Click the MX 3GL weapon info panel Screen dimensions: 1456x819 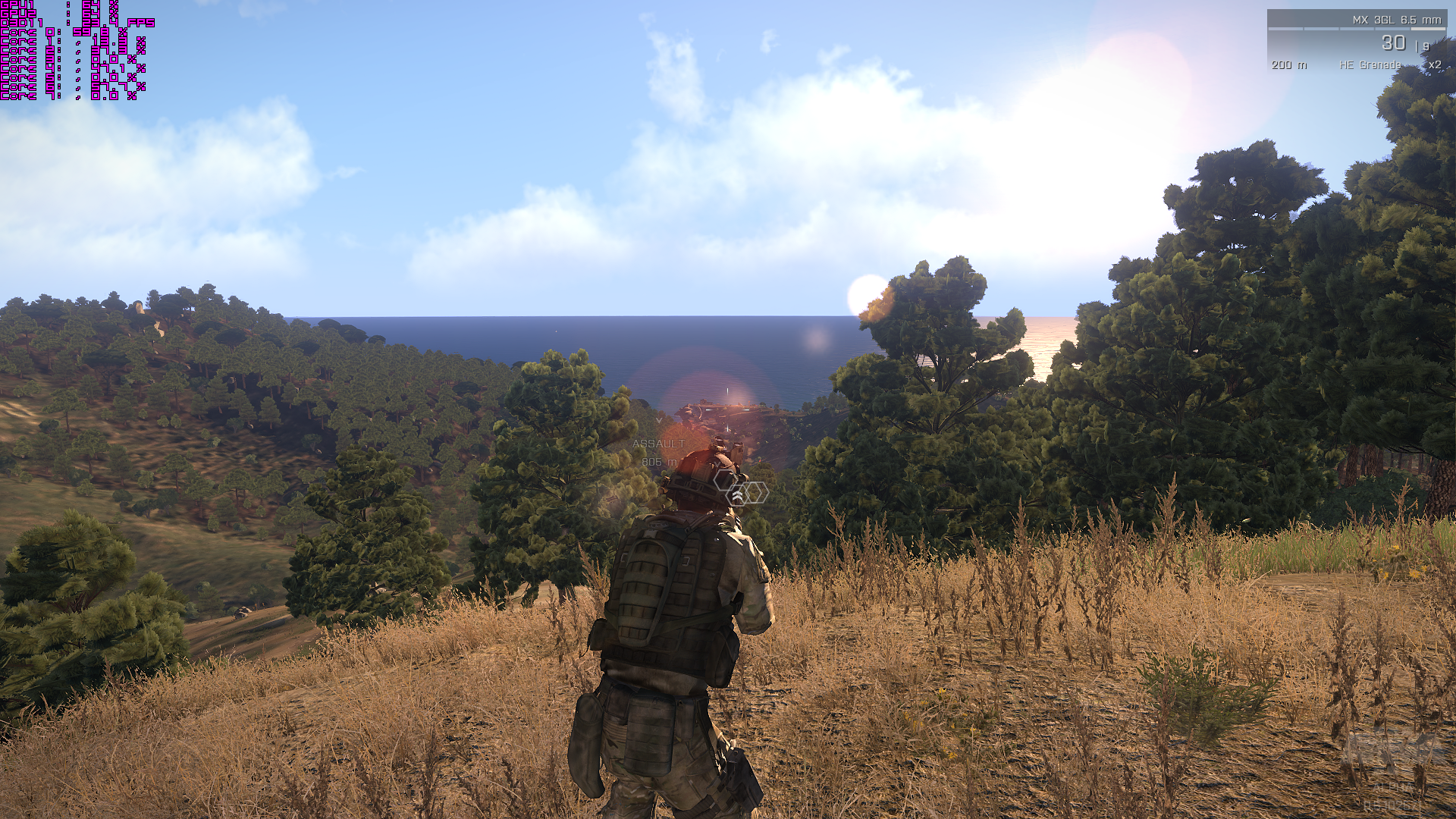pyautogui.click(x=1356, y=41)
